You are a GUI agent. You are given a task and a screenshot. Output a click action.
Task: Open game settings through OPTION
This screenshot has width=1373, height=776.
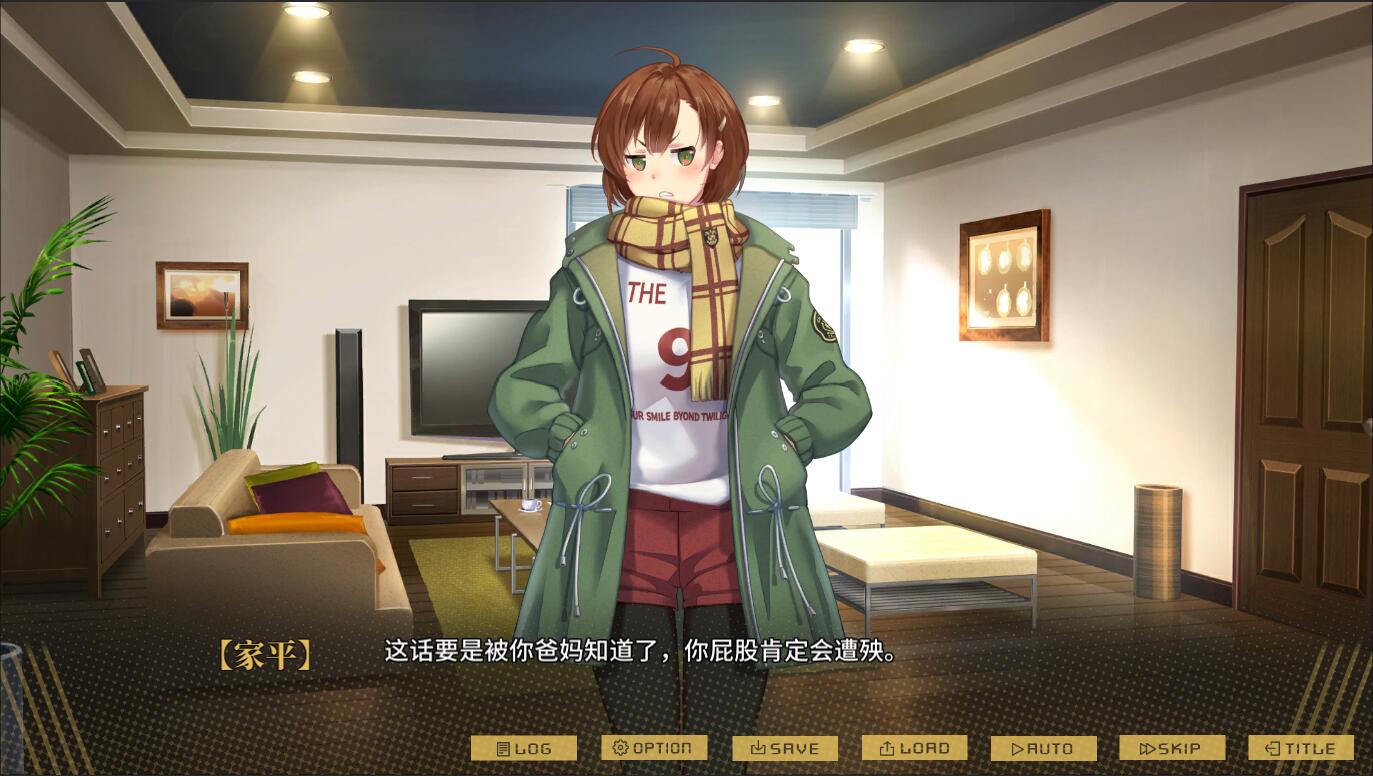[655, 747]
